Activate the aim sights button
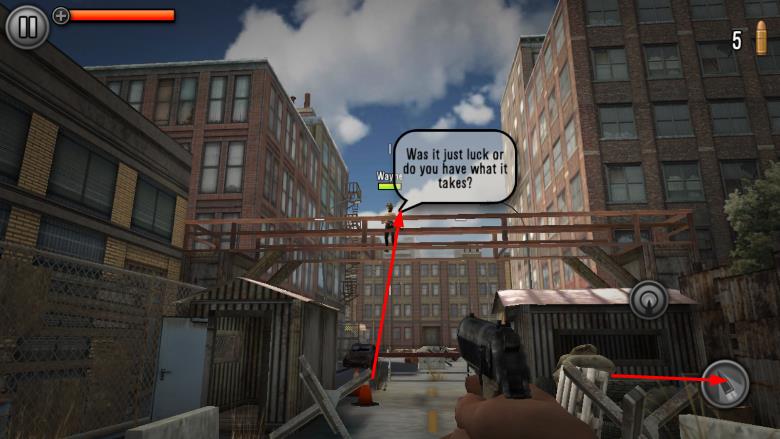780x439 pixels. 649,299
